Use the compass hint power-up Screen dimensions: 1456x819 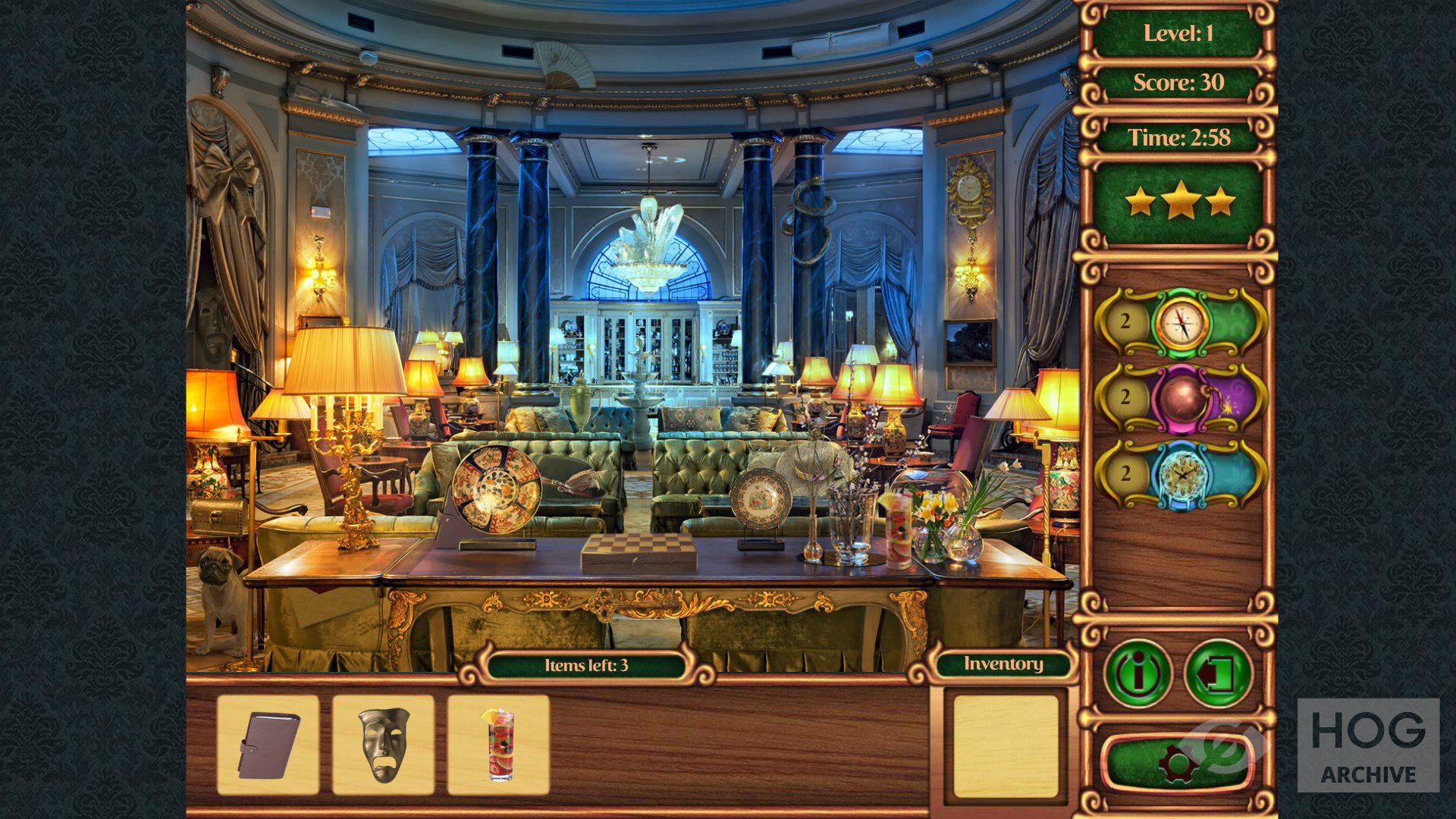(x=1181, y=323)
